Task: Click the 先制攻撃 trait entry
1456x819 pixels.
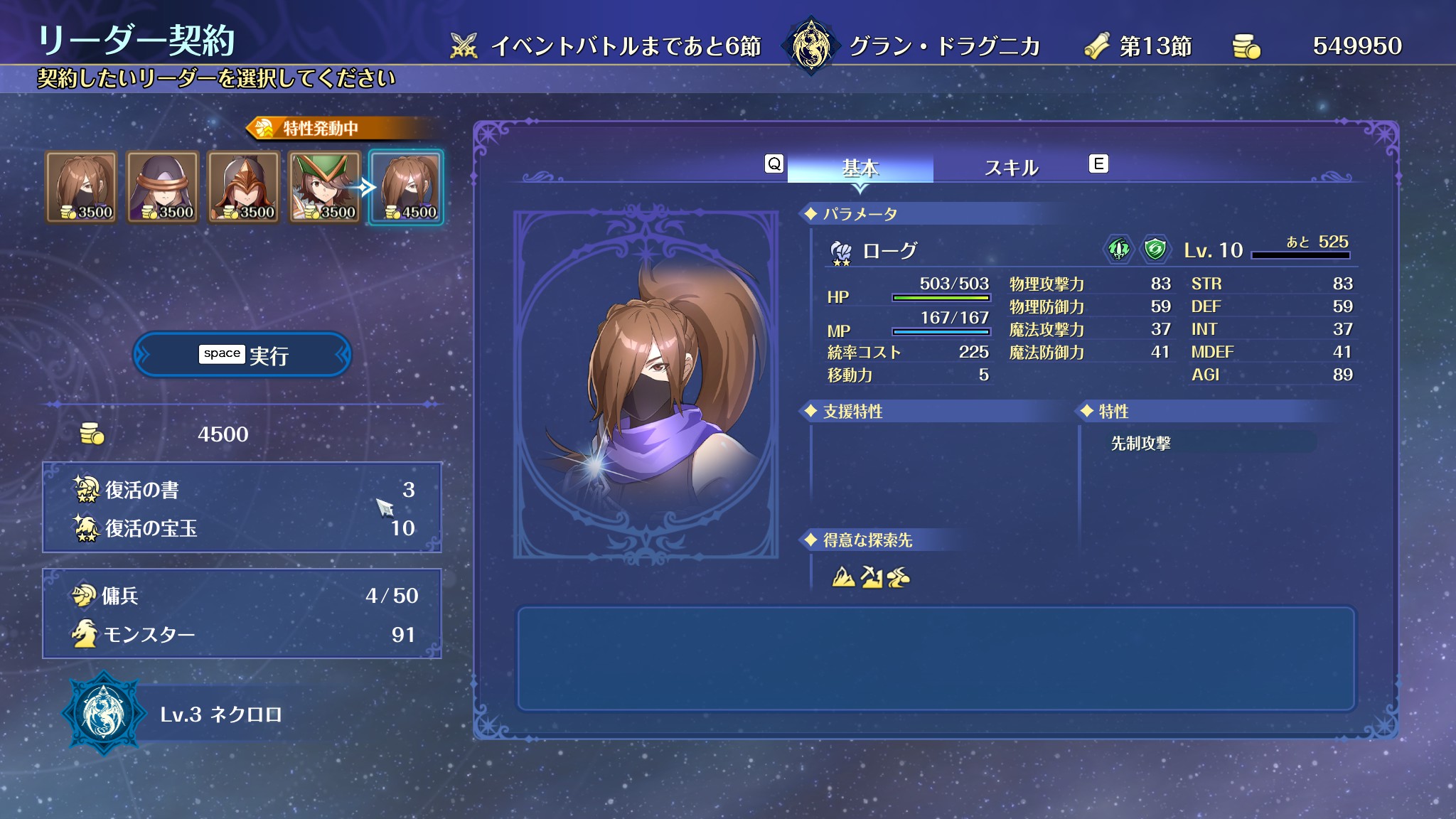Action: click(1140, 444)
